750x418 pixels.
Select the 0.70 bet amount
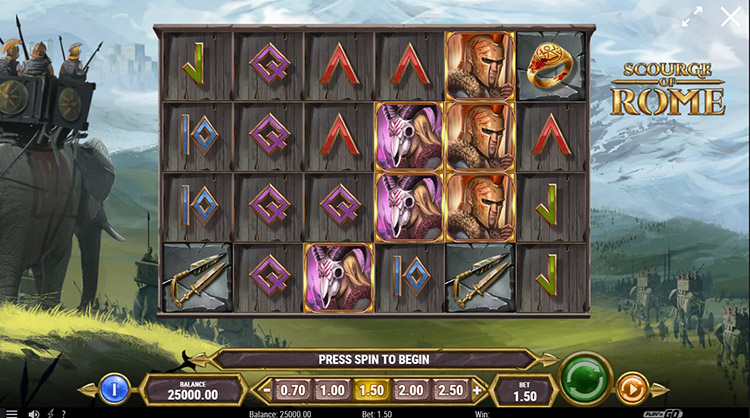292,389
